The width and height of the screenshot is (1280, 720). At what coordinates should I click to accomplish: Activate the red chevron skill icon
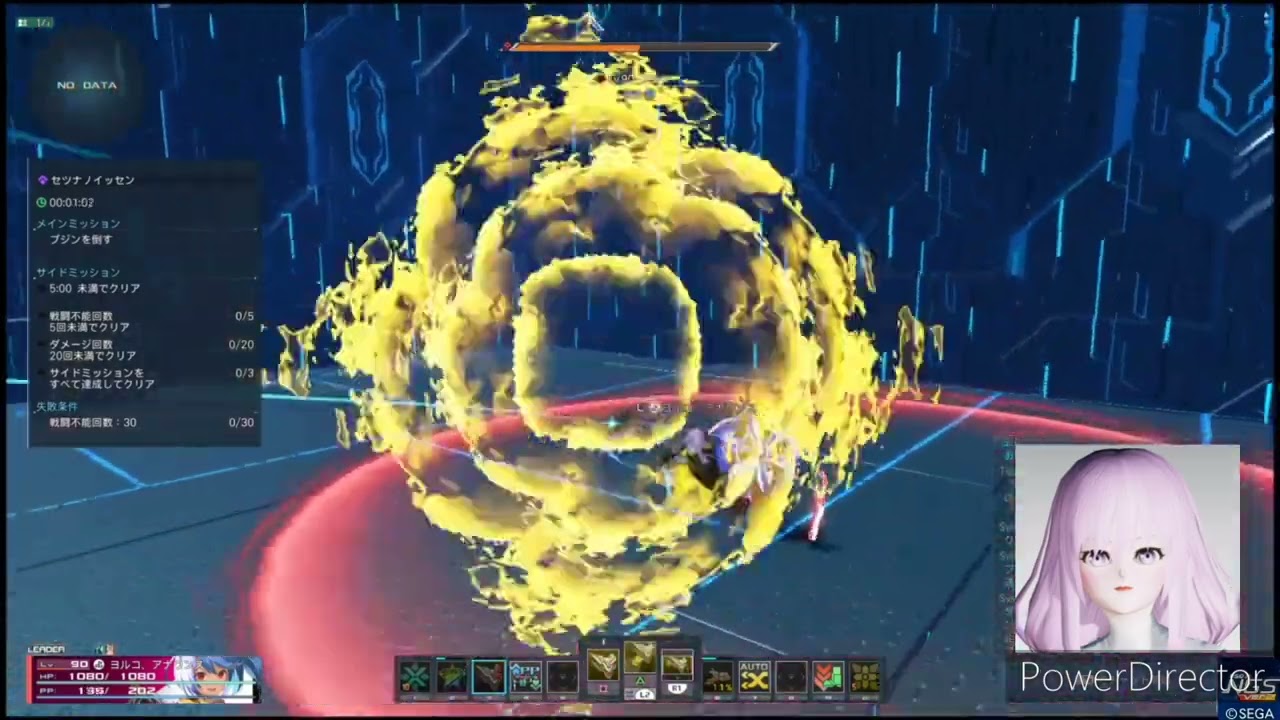coord(827,678)
